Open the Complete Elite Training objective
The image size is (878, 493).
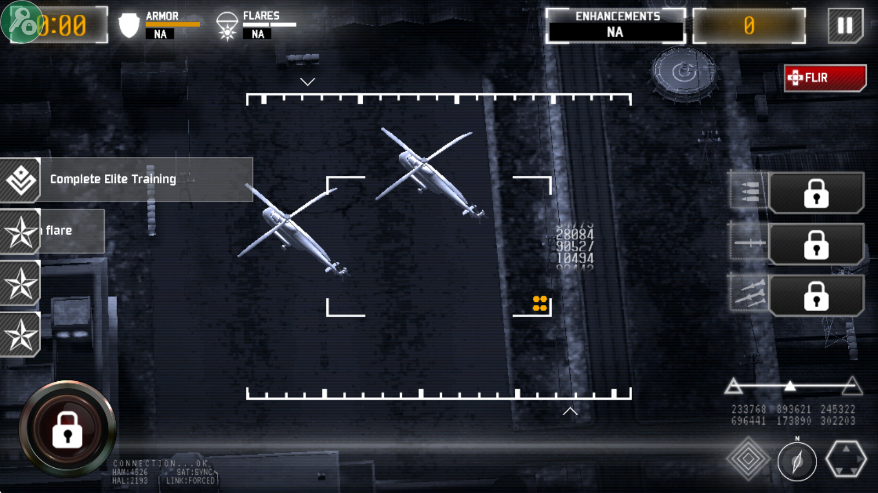coord(125,179)
